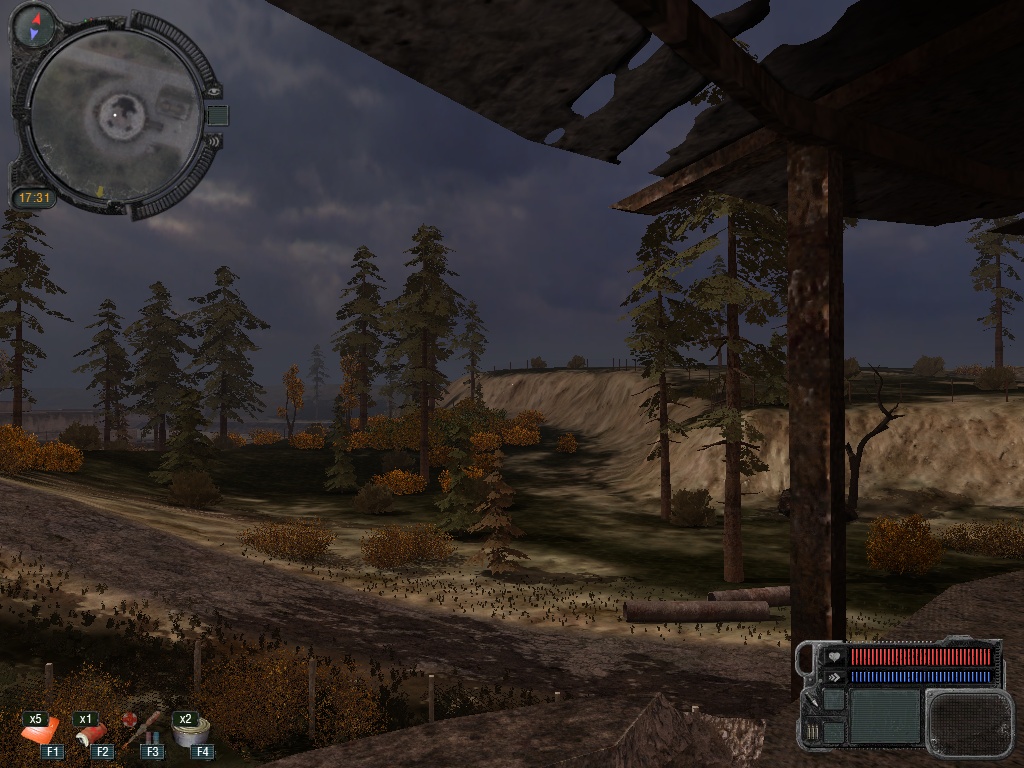This screenshot has height=768, width=1024.
Task: Click the yellow arrow marker on minimap
Action: 100,189
